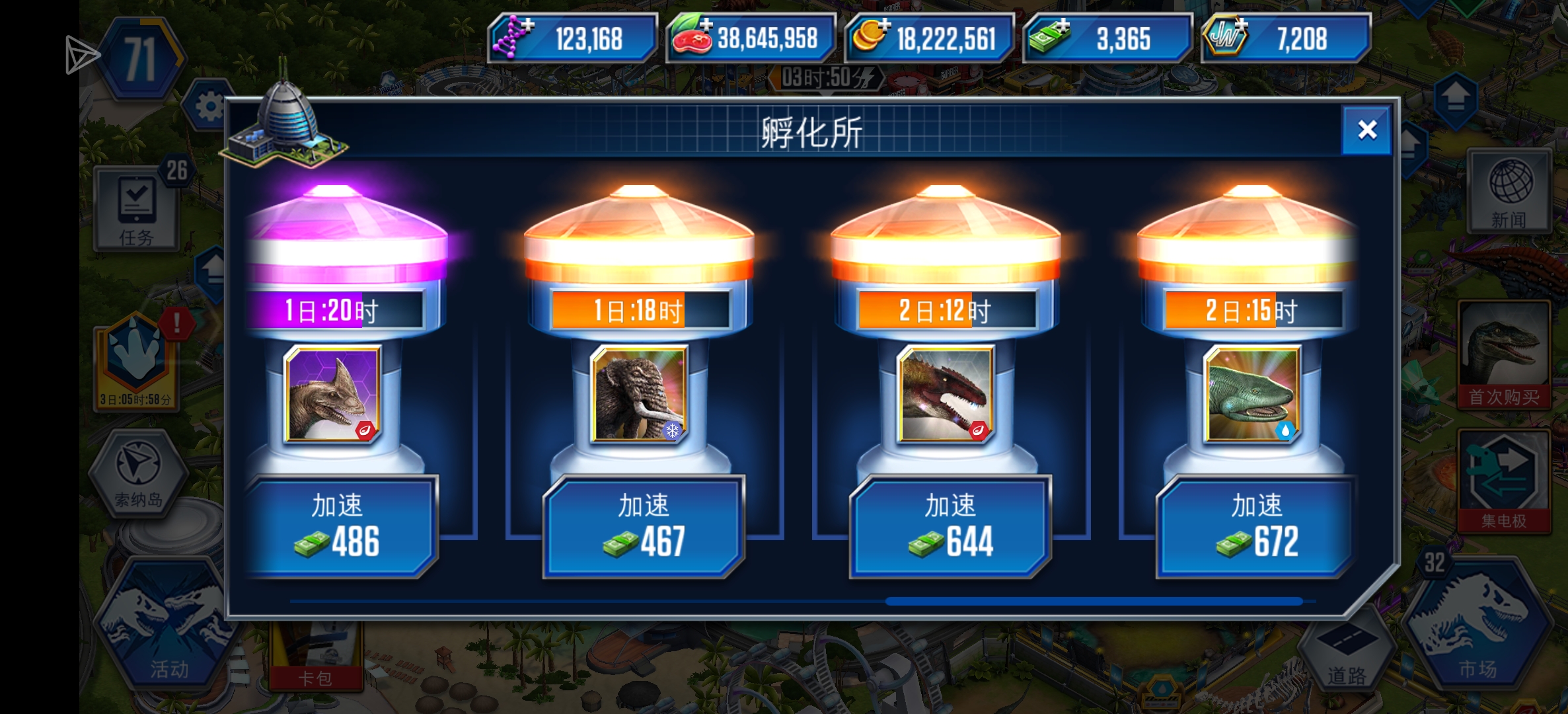The width and height of the screenshot is (1568, 714).
Task: Pay 467 cash to rush the mammoth hatch
Action: (643, 526)
